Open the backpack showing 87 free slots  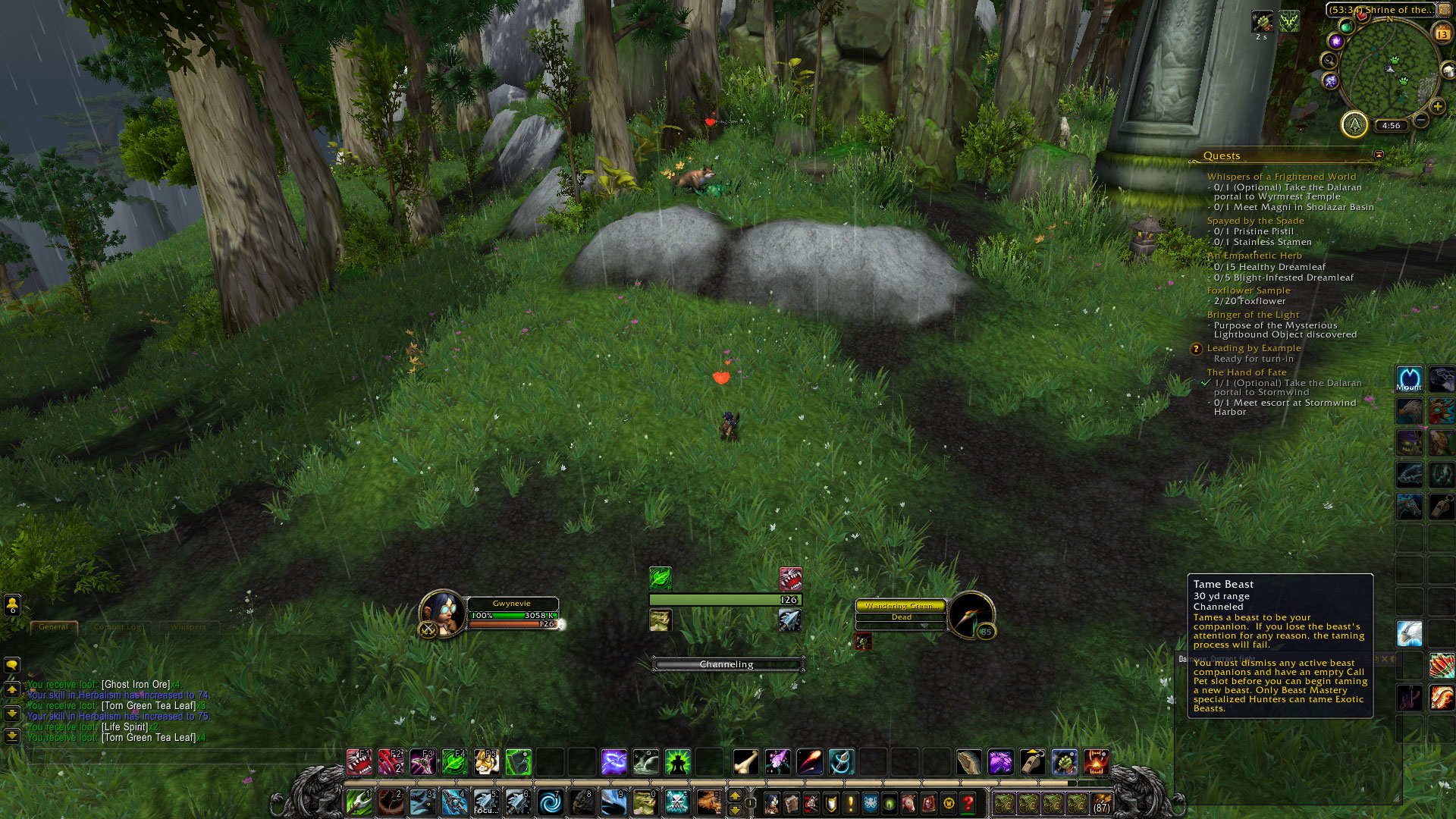point(1101,803)
